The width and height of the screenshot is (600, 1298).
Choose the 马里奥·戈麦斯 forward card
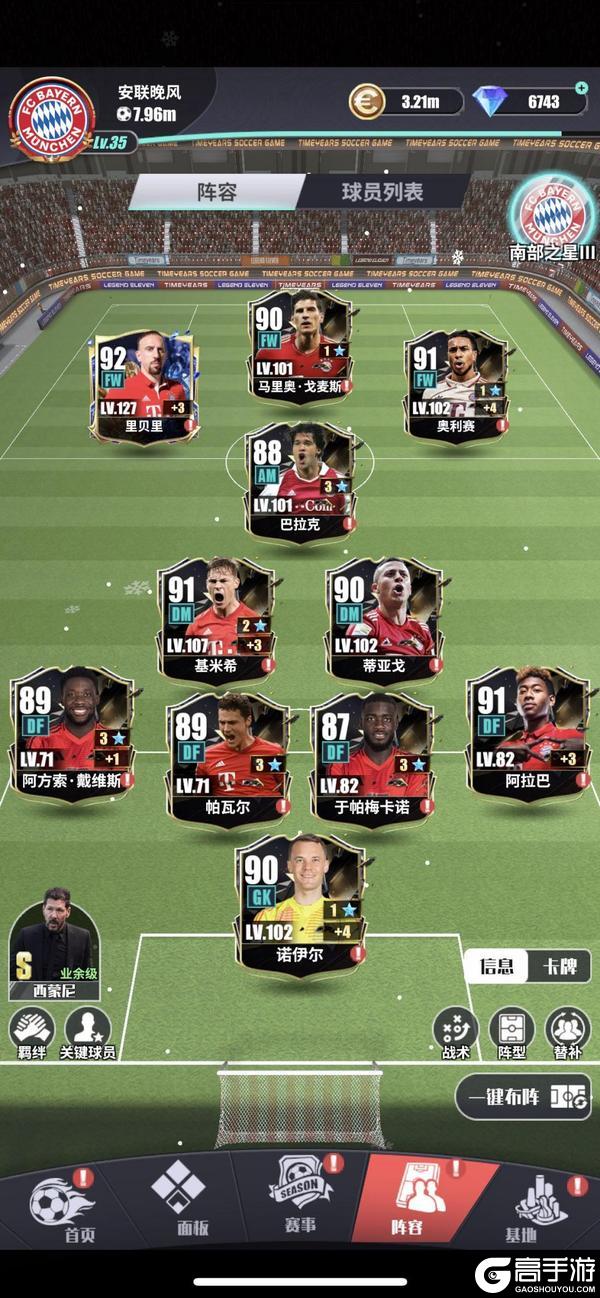point(300,345)
